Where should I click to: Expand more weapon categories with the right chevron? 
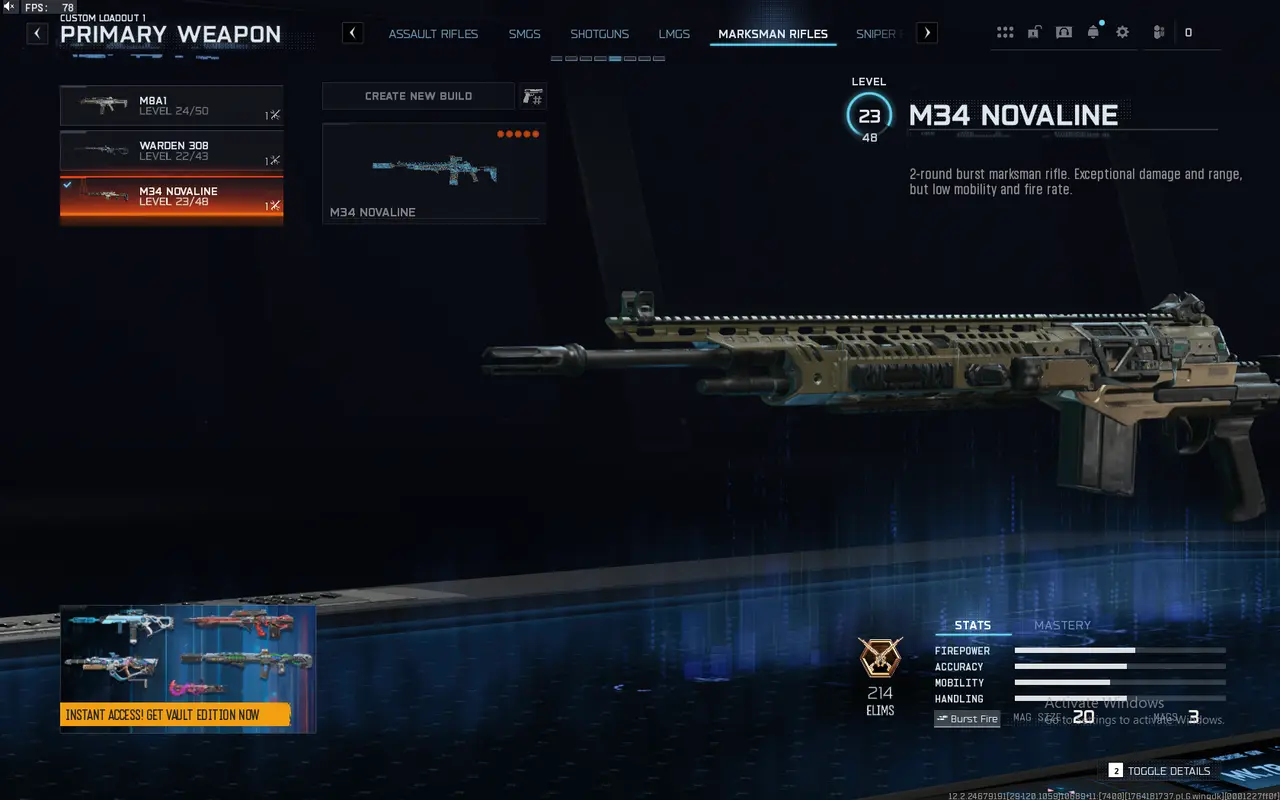coord(926,32)
